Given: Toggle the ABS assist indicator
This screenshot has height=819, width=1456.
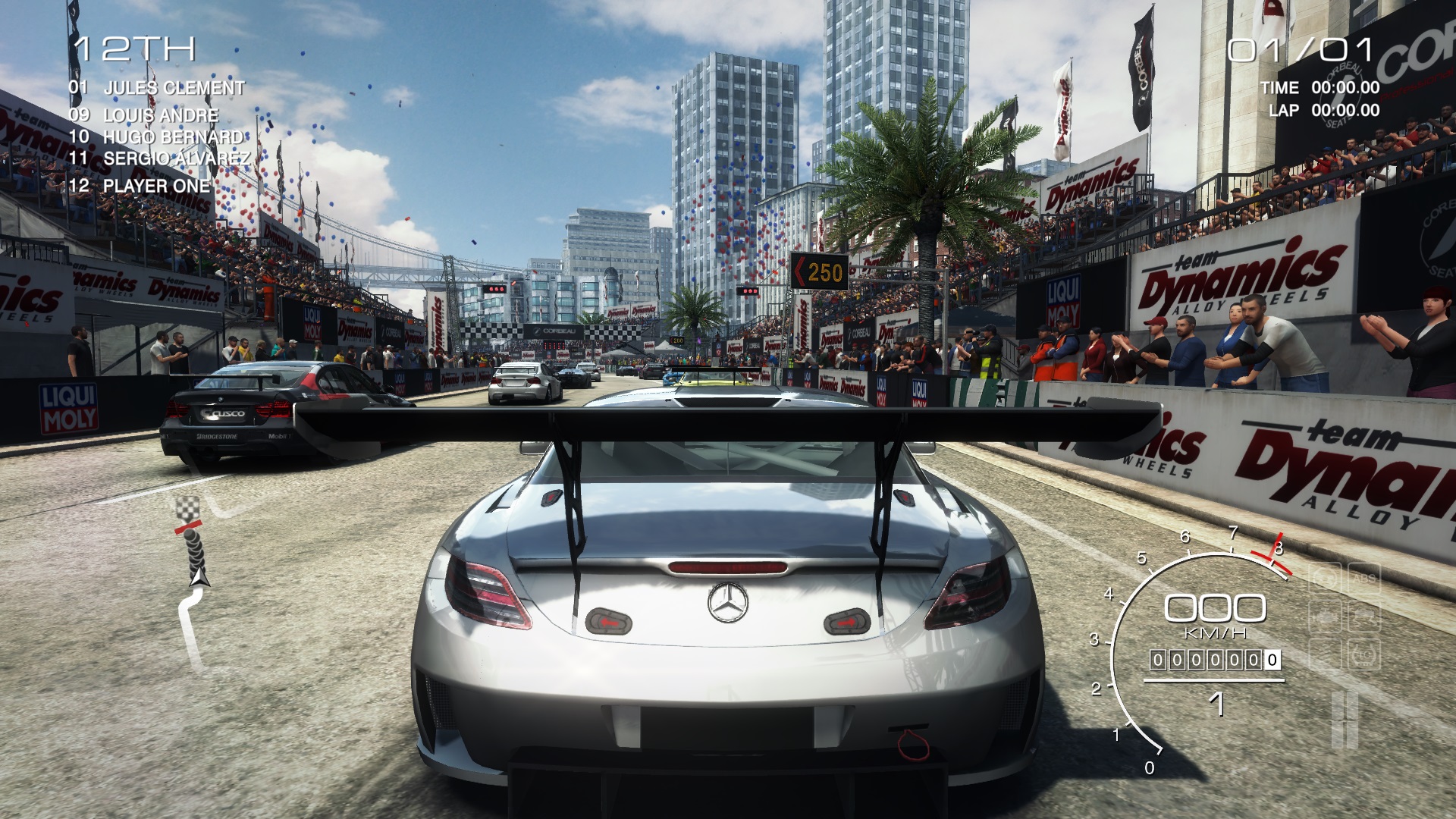Looking at the screenshot, I should click(1363, 579).
